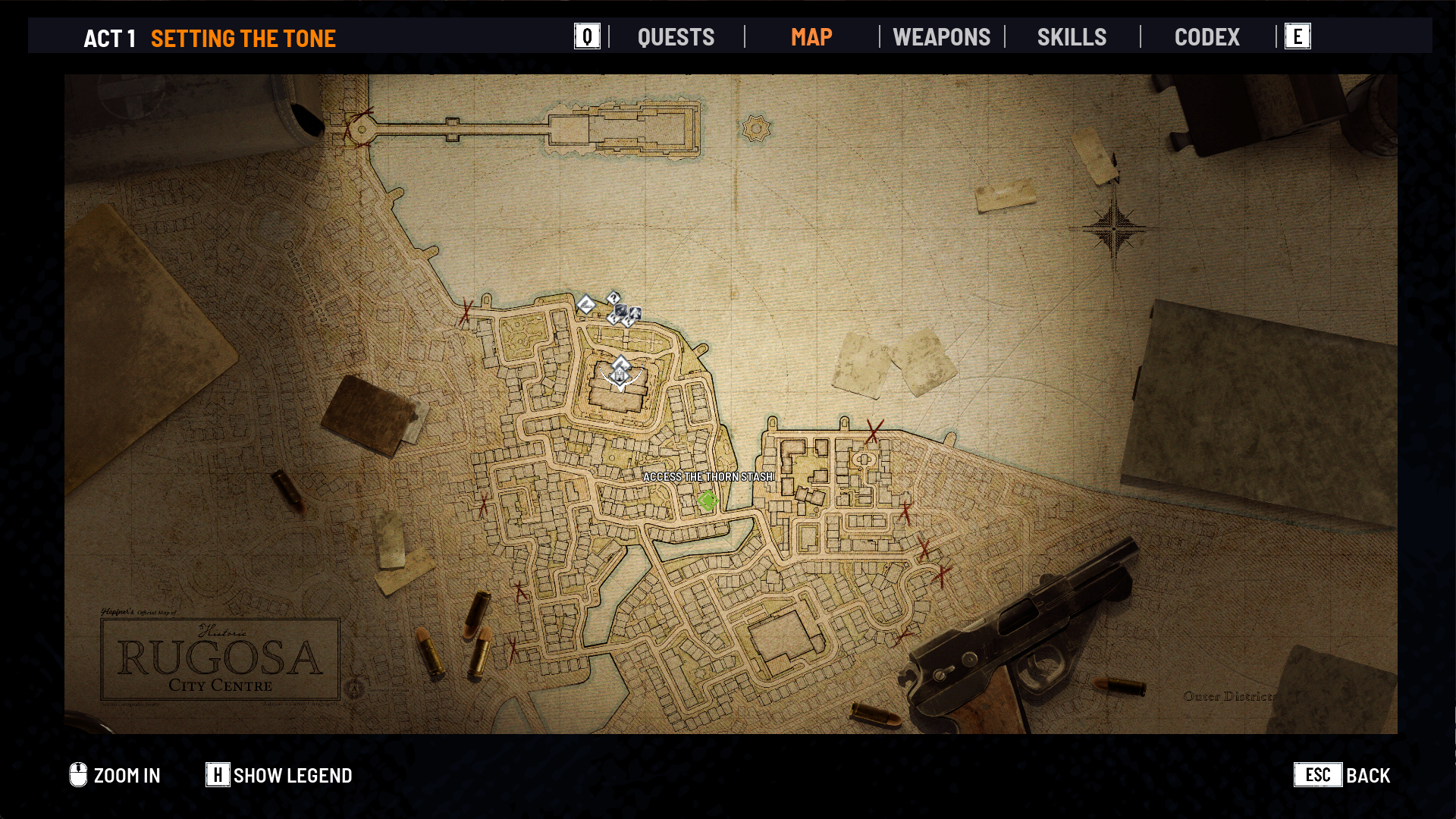Click the topmost question mark map marker
1456x819 pixels.
coord(613,297)
